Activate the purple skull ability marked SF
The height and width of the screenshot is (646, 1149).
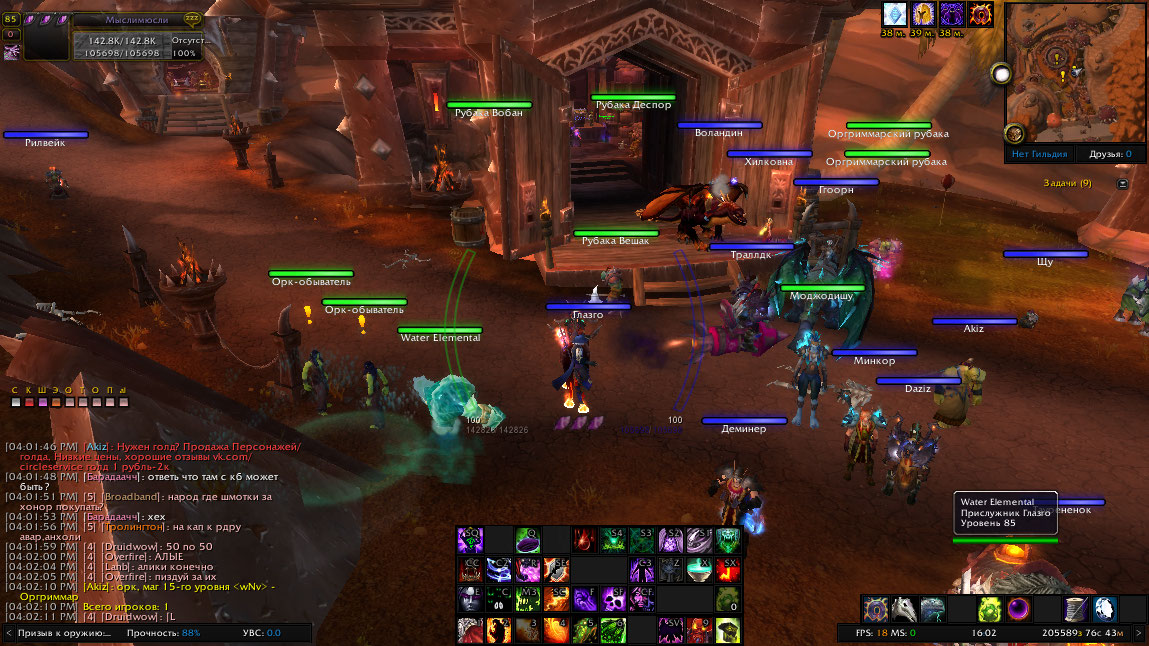pyautogui.click(x=613, y=600)
